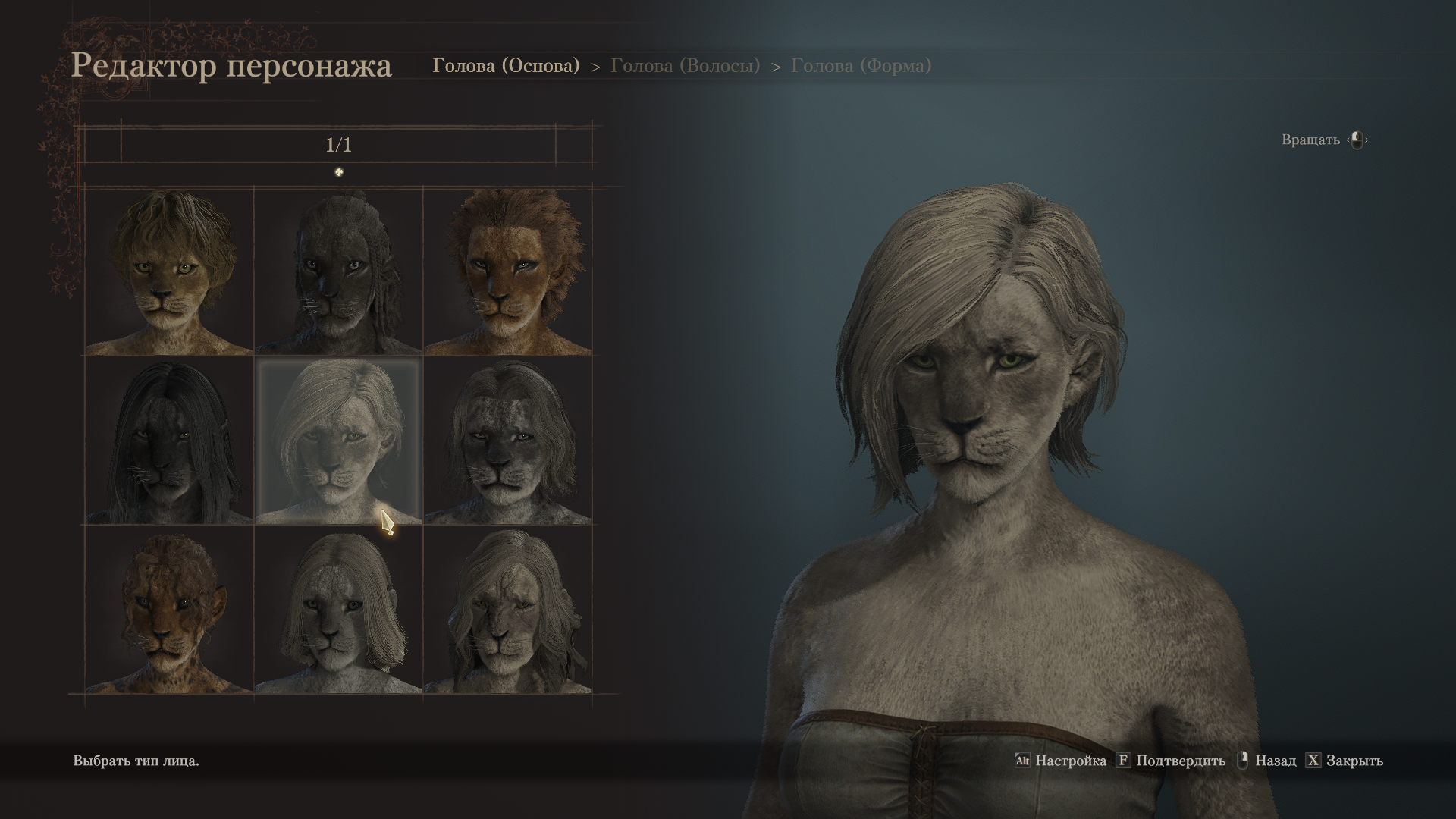Image resolution: width=1456 pixels, height=819 pixels.
Task: Select the tan face with shaggy blond hair
Action: 168,271
